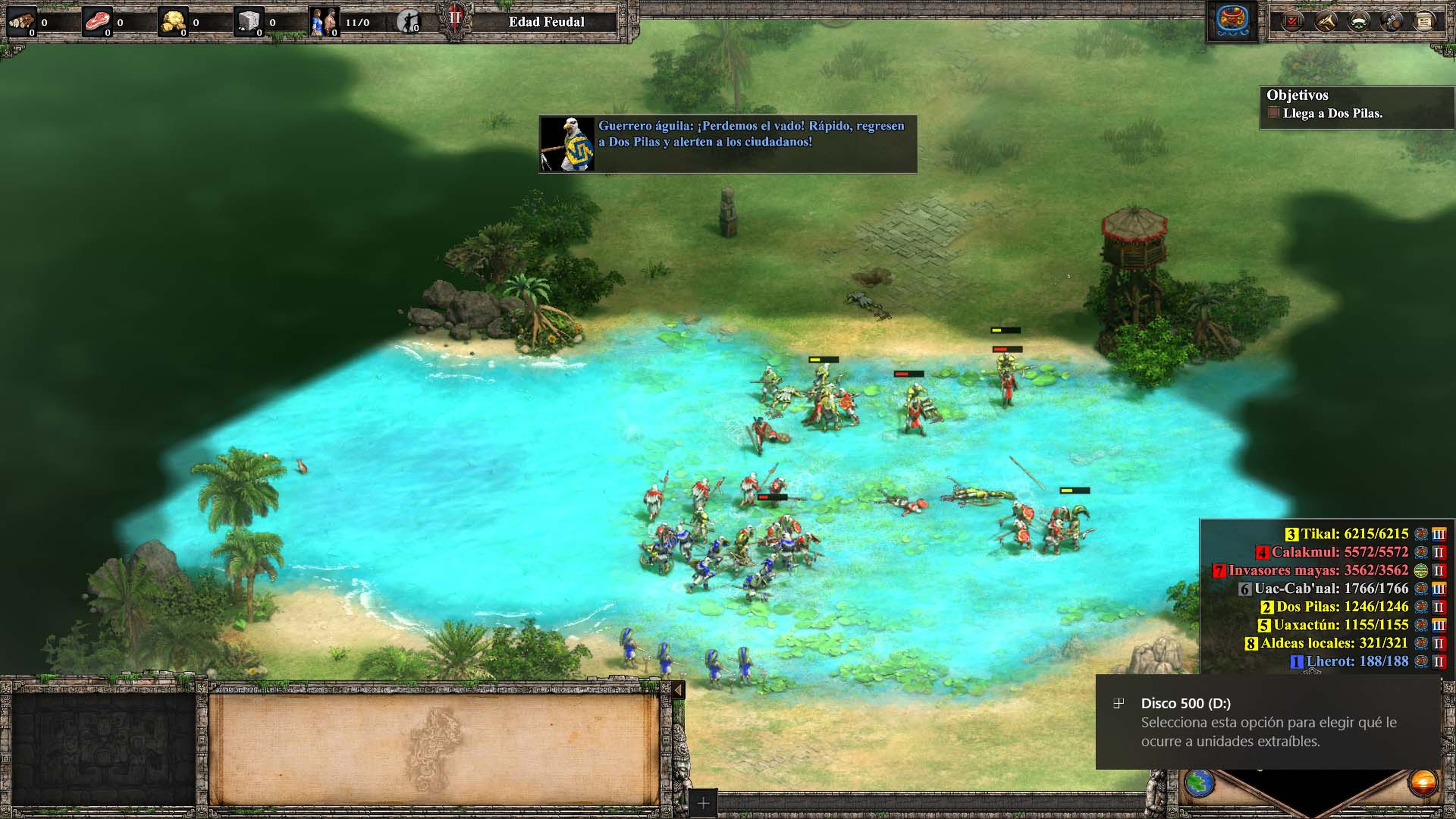Screen dimensions: 1456x819
Task: Click the plus button below command panel
Action: coord(703,803)
